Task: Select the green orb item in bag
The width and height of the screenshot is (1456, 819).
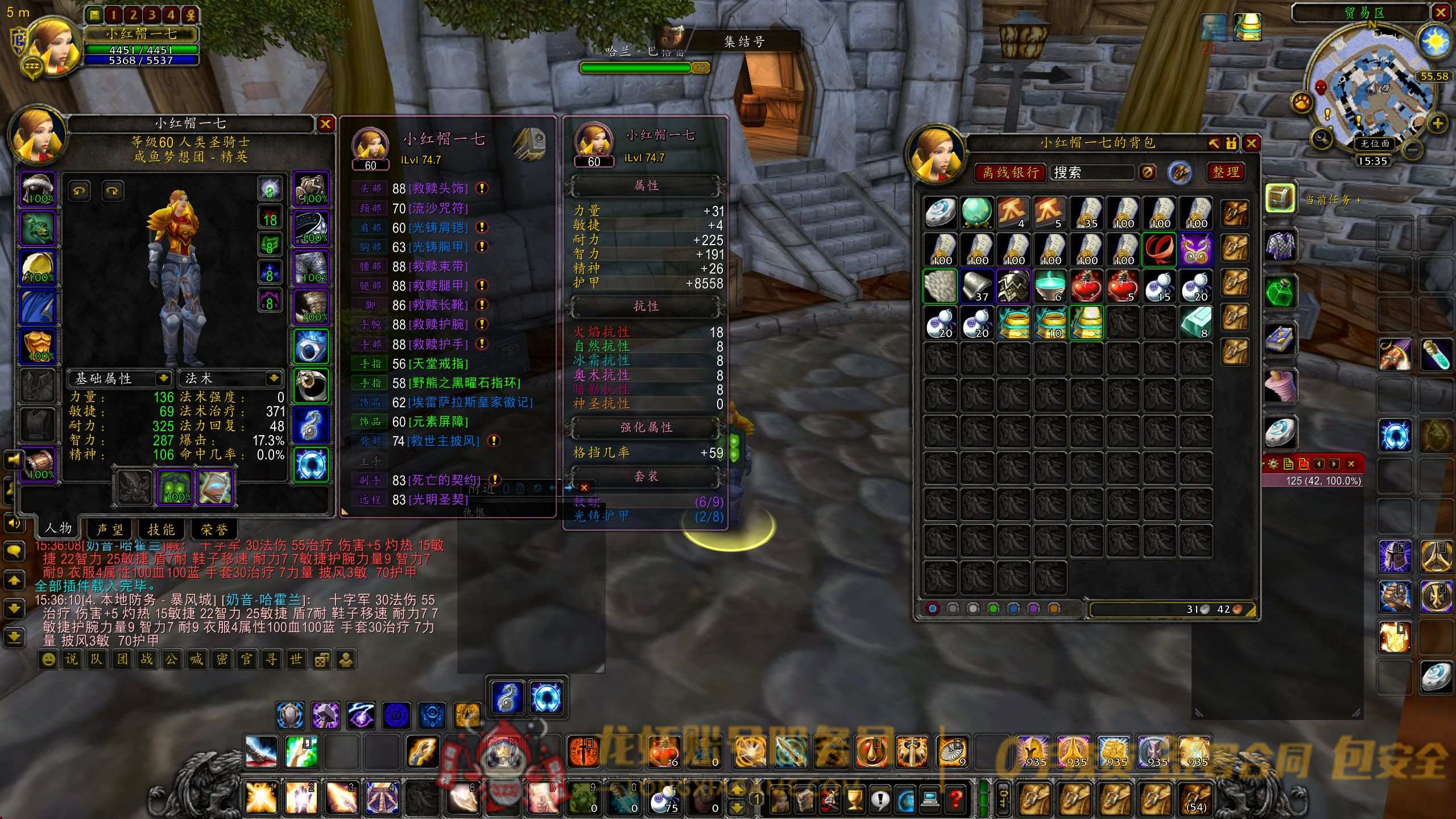Action: [977, 212]
